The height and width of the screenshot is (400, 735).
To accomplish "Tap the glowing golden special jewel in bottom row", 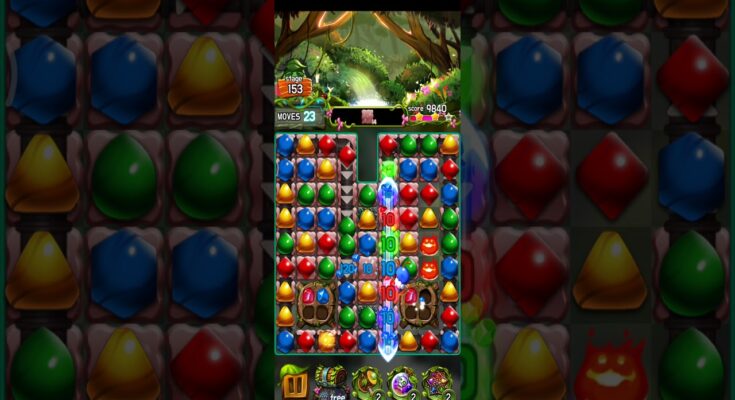I will 327,340.
